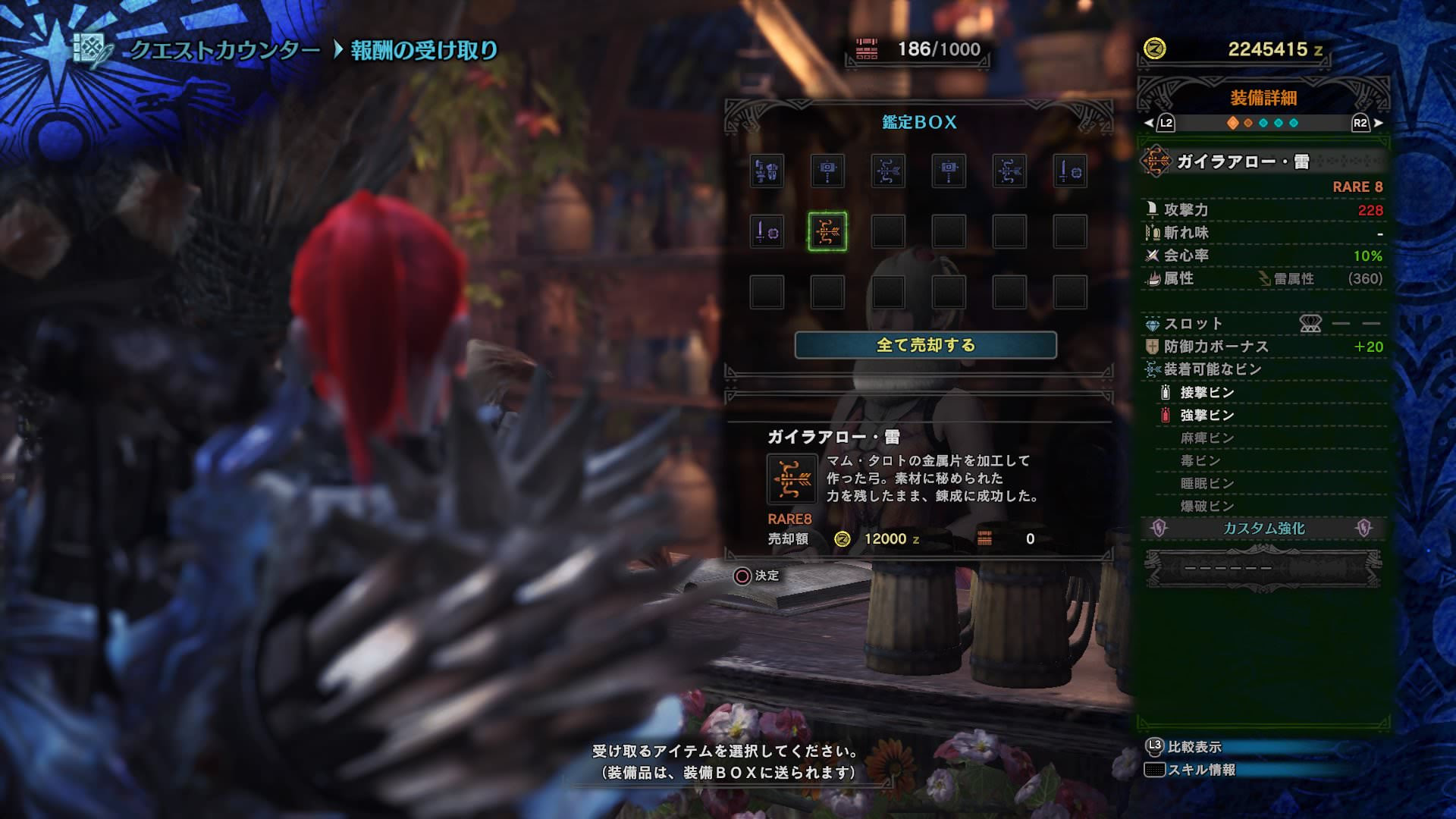Click the right arrow beside R2
1456x819 pixels.
1377,122
